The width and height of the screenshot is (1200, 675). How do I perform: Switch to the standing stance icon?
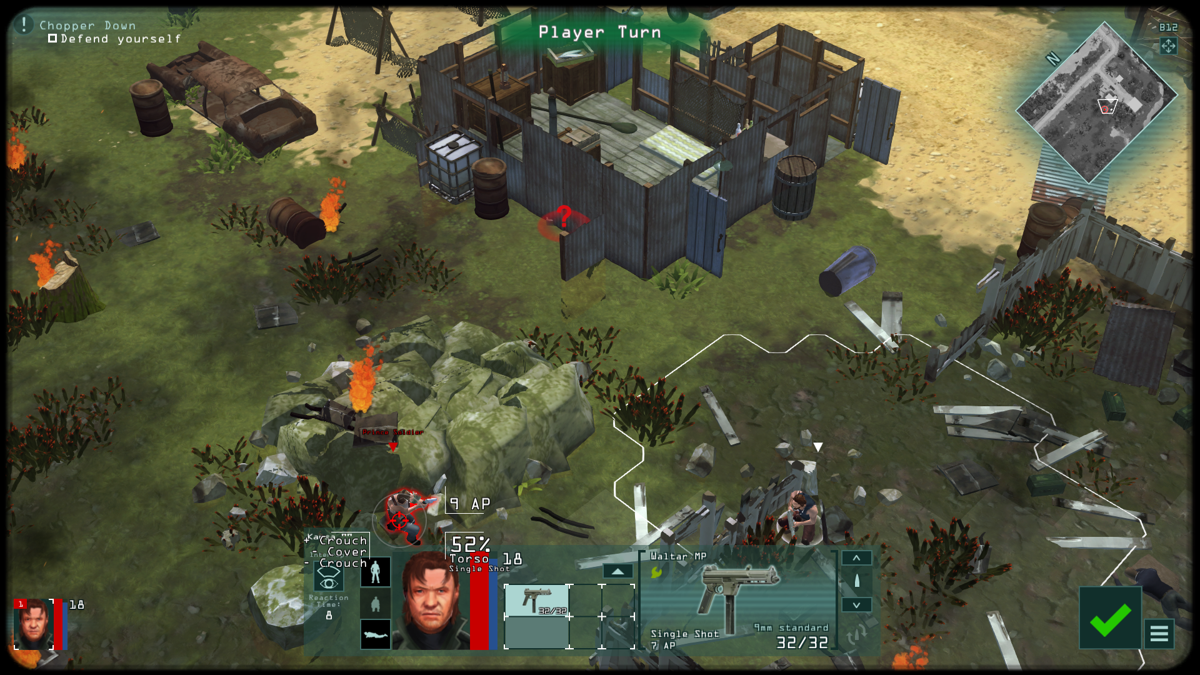pos(376,572)
